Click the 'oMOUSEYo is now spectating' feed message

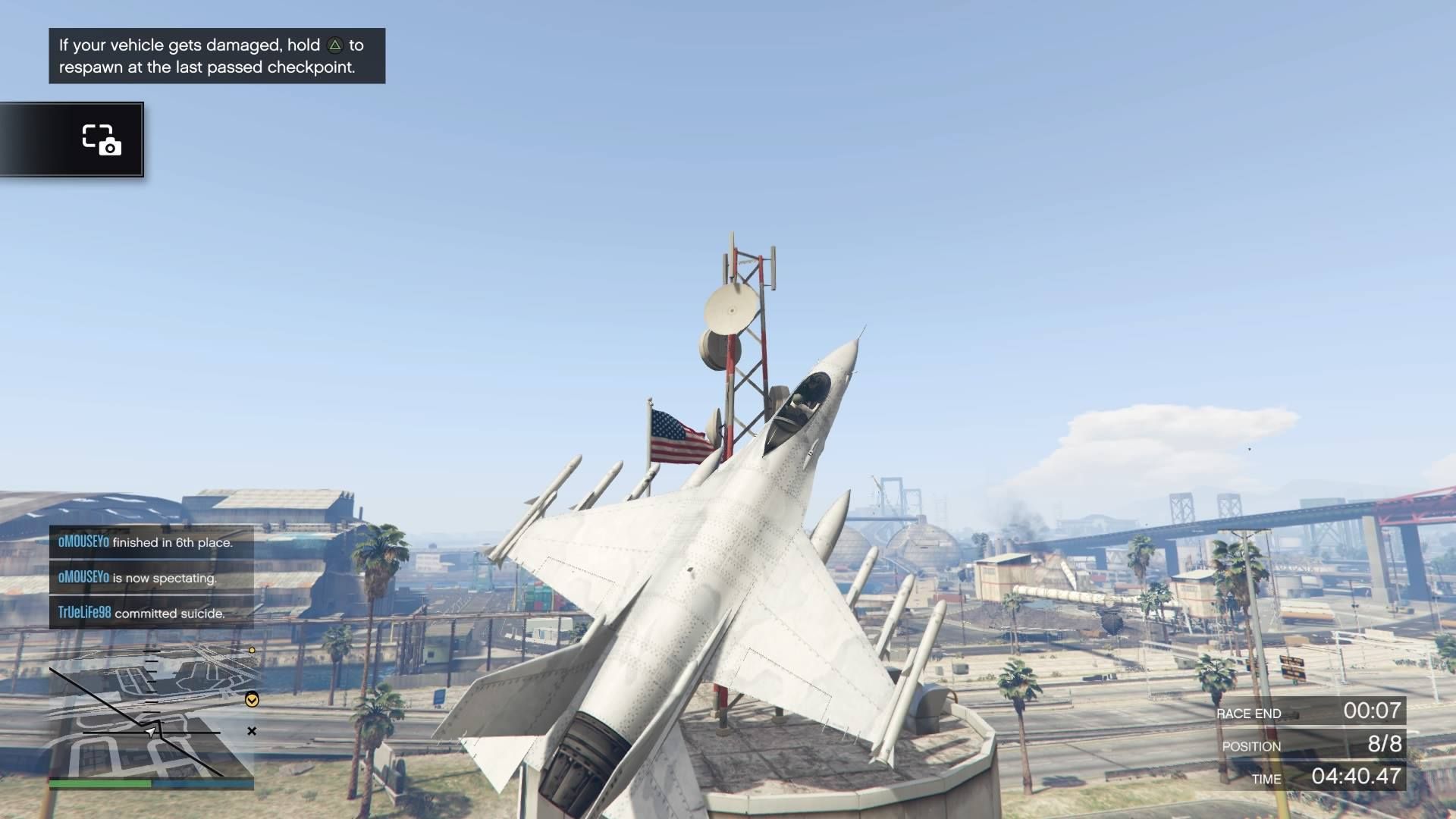(x=151, y=578)
